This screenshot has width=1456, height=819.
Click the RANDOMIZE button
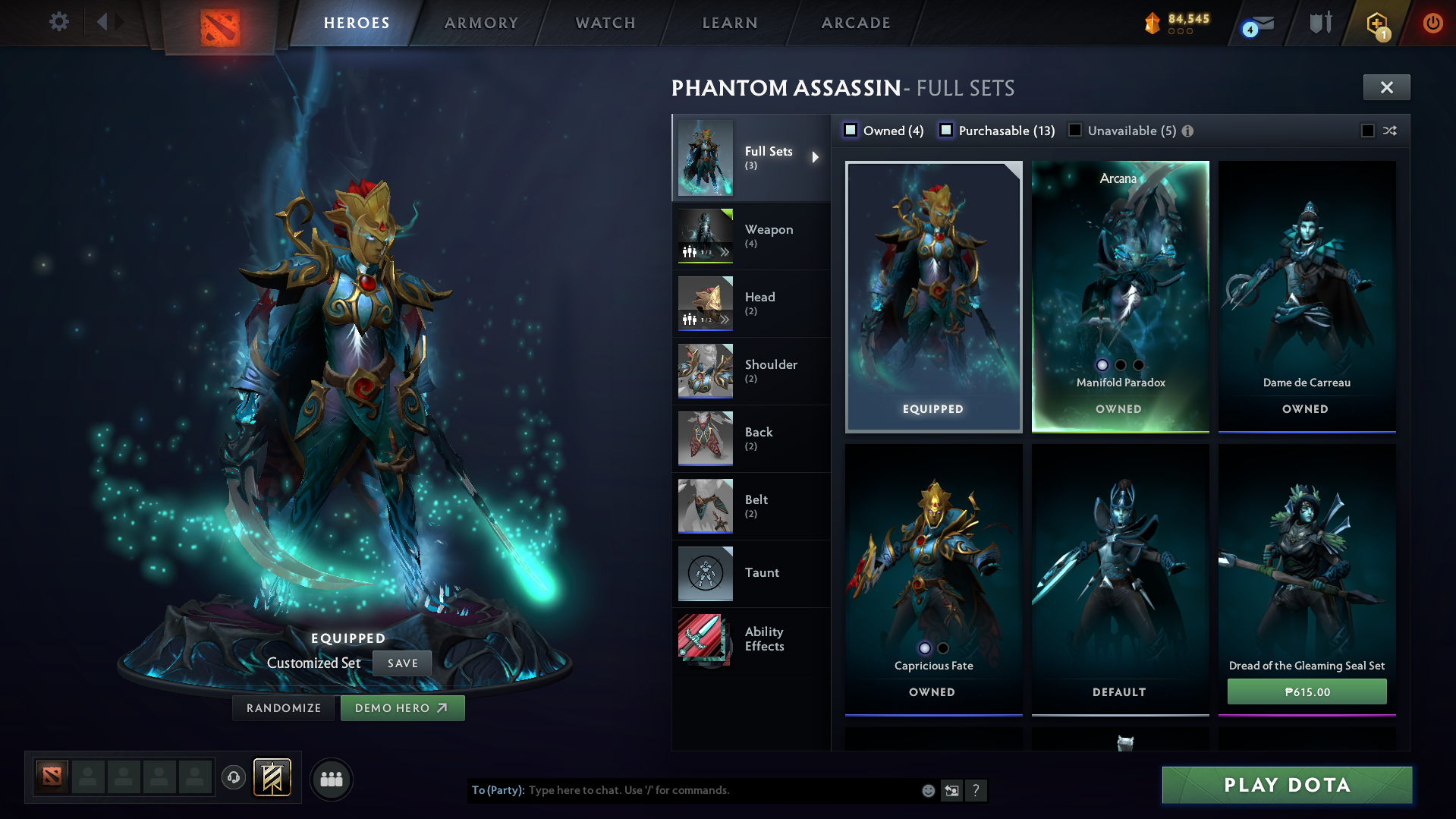tap(282, 707)
